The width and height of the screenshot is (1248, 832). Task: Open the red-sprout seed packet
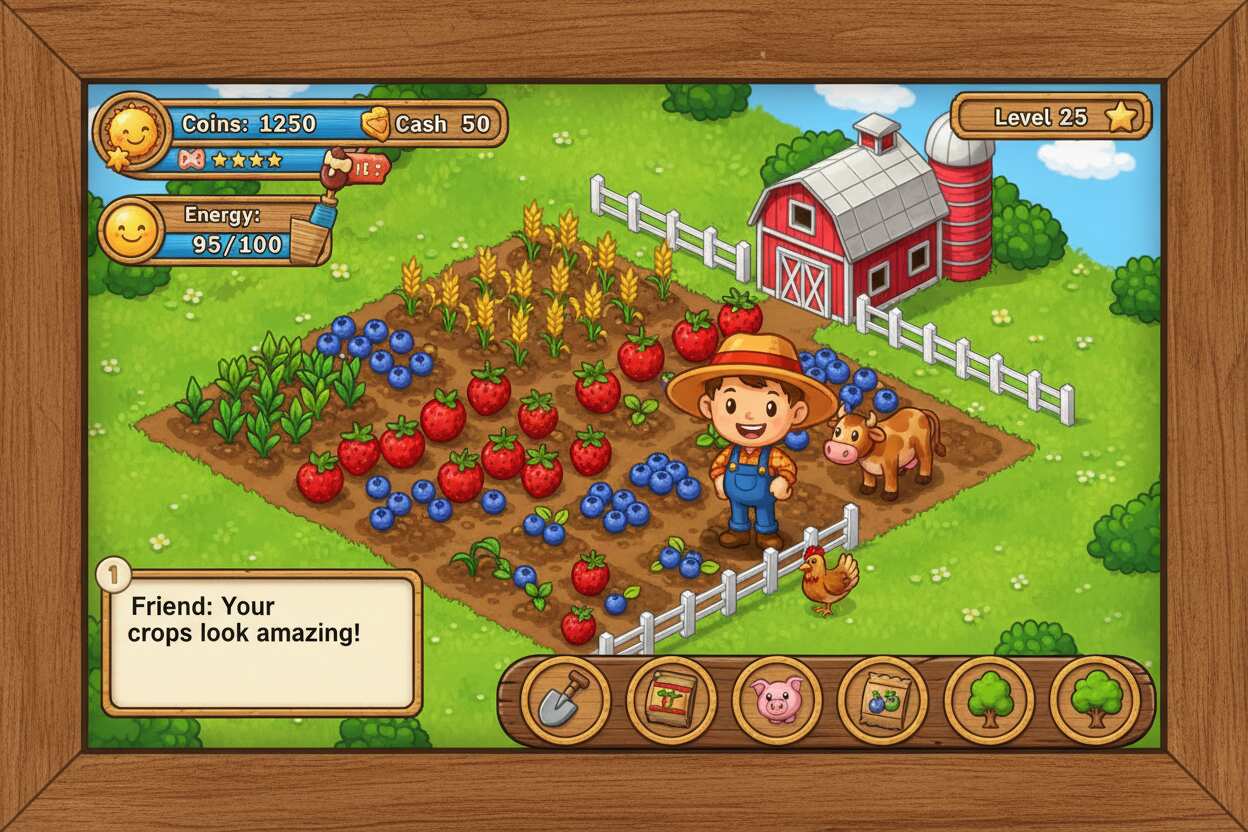coord(671,700)
